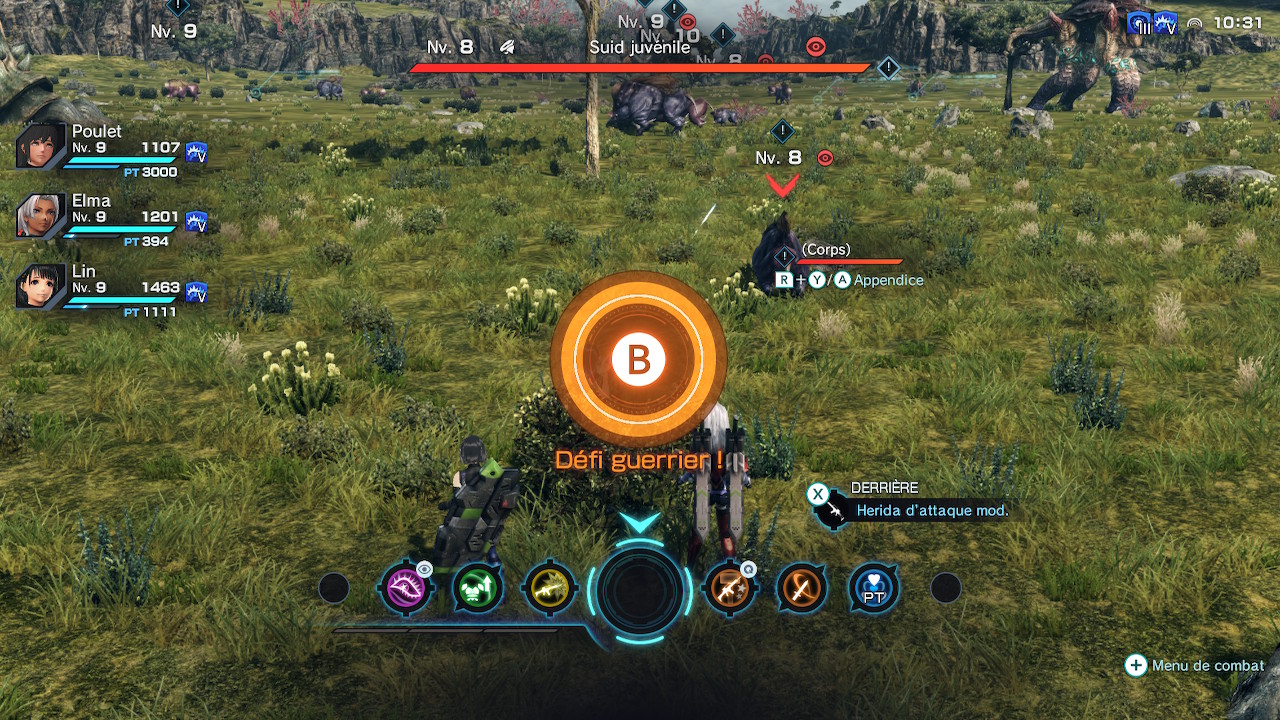This screenshot has width=1280, height=720.
Task: Use the green party buff art
Action: click(477, 588)
